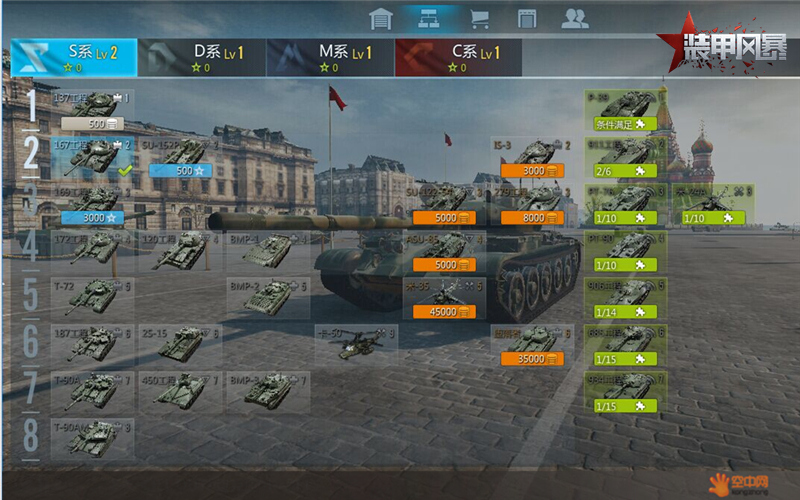Switch to the D系 faction tab
Screen dimensions: 800x500
(x=201, y=57)
